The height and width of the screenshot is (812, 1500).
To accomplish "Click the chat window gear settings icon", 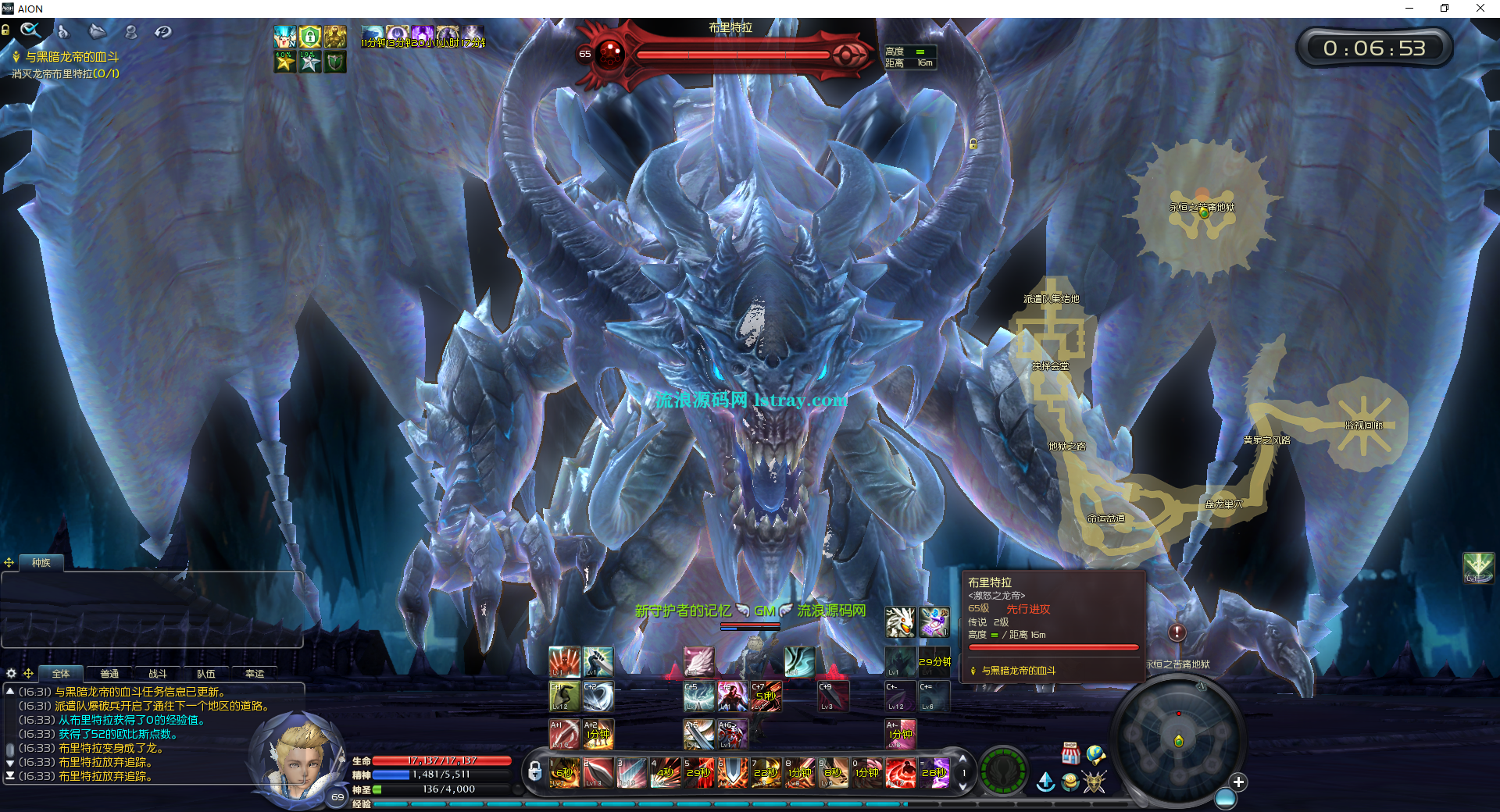I will [x=11, y=673].
